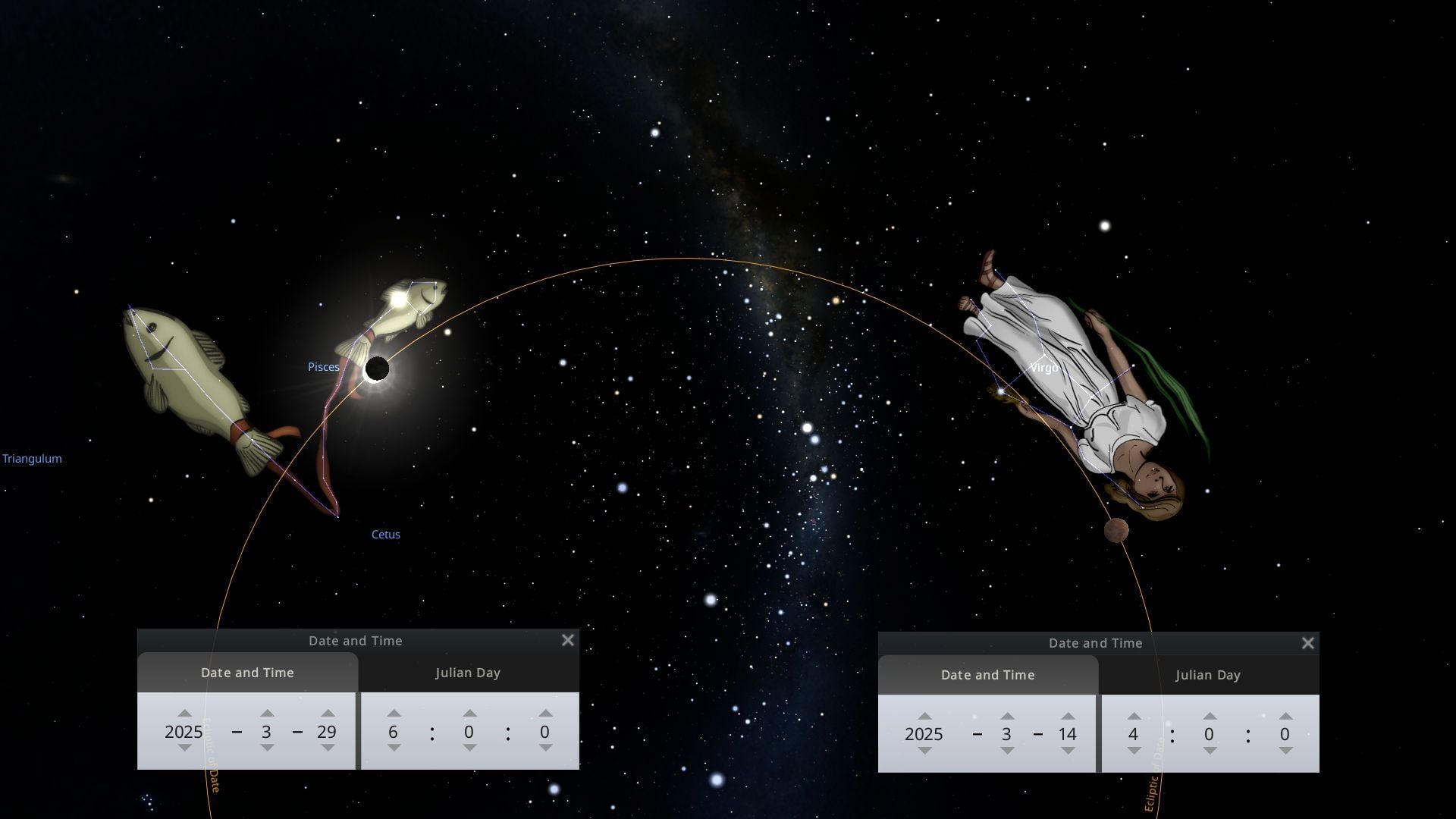Decrease the day below 14 with the down arrow
This screenshot has width=1456, height=819.
pos(1068,751)
